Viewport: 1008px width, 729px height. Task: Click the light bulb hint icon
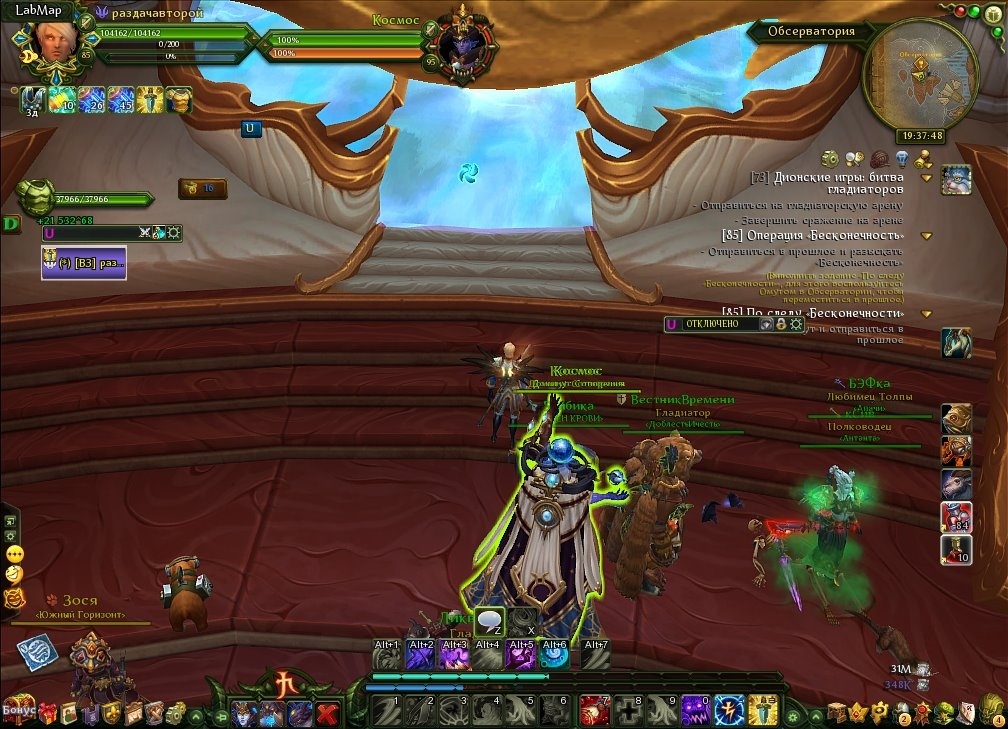[x=901, y=158]
